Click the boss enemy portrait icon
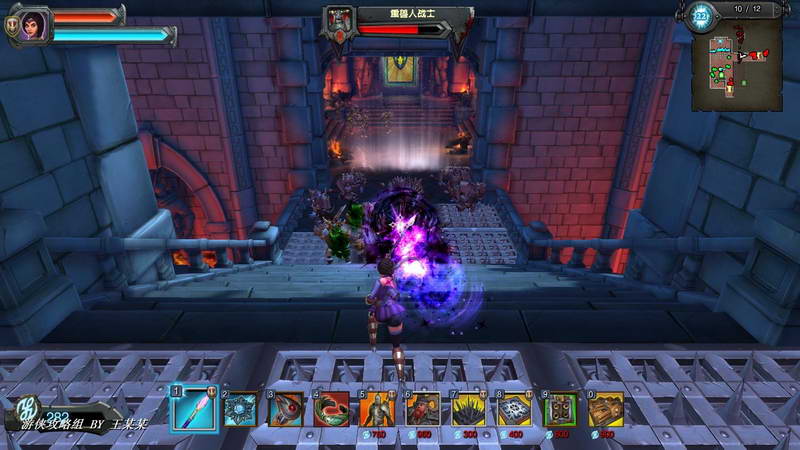This screenshot has height=450, width=800. click(338, 22)
